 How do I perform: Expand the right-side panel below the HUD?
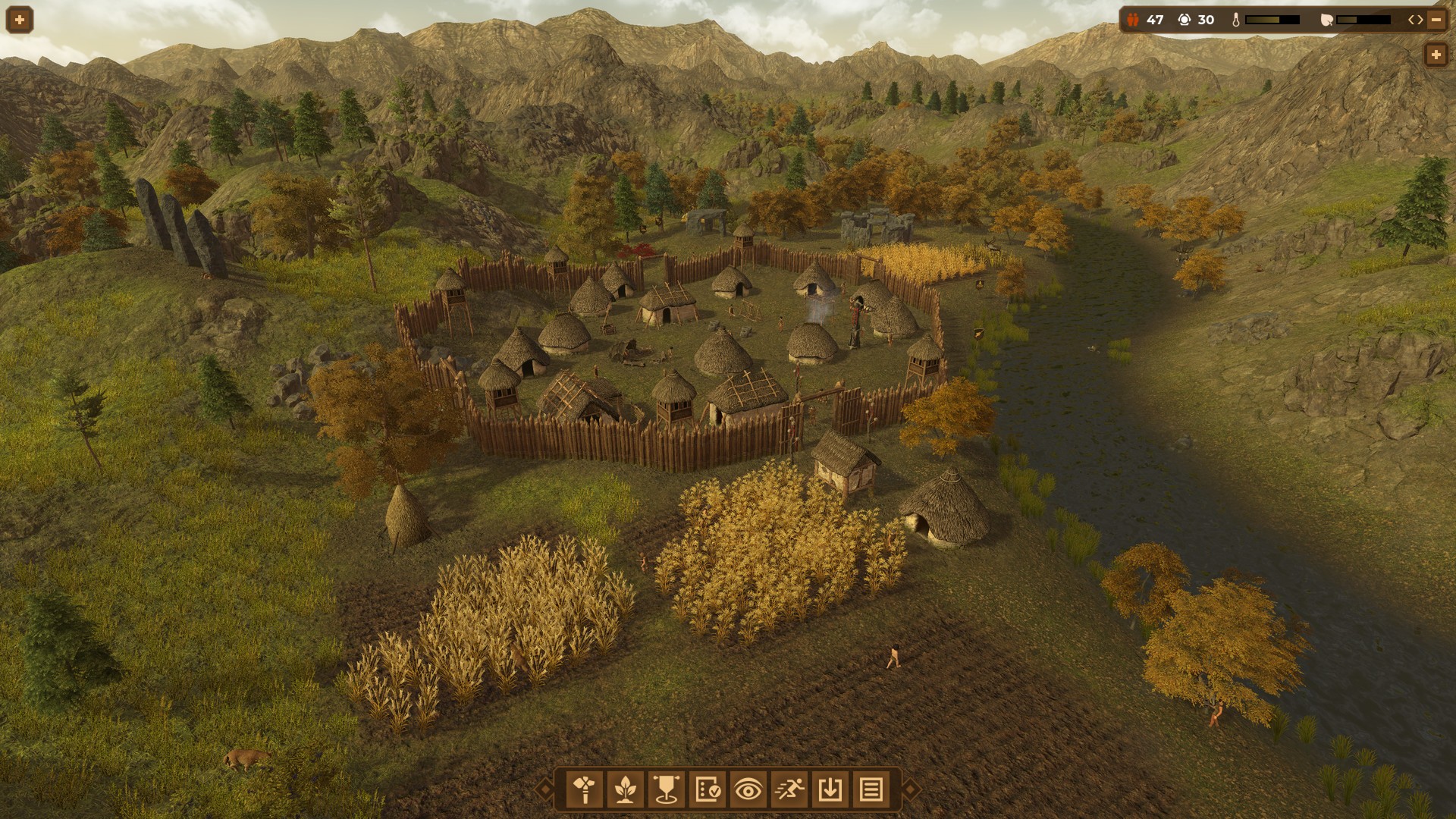1436,54
